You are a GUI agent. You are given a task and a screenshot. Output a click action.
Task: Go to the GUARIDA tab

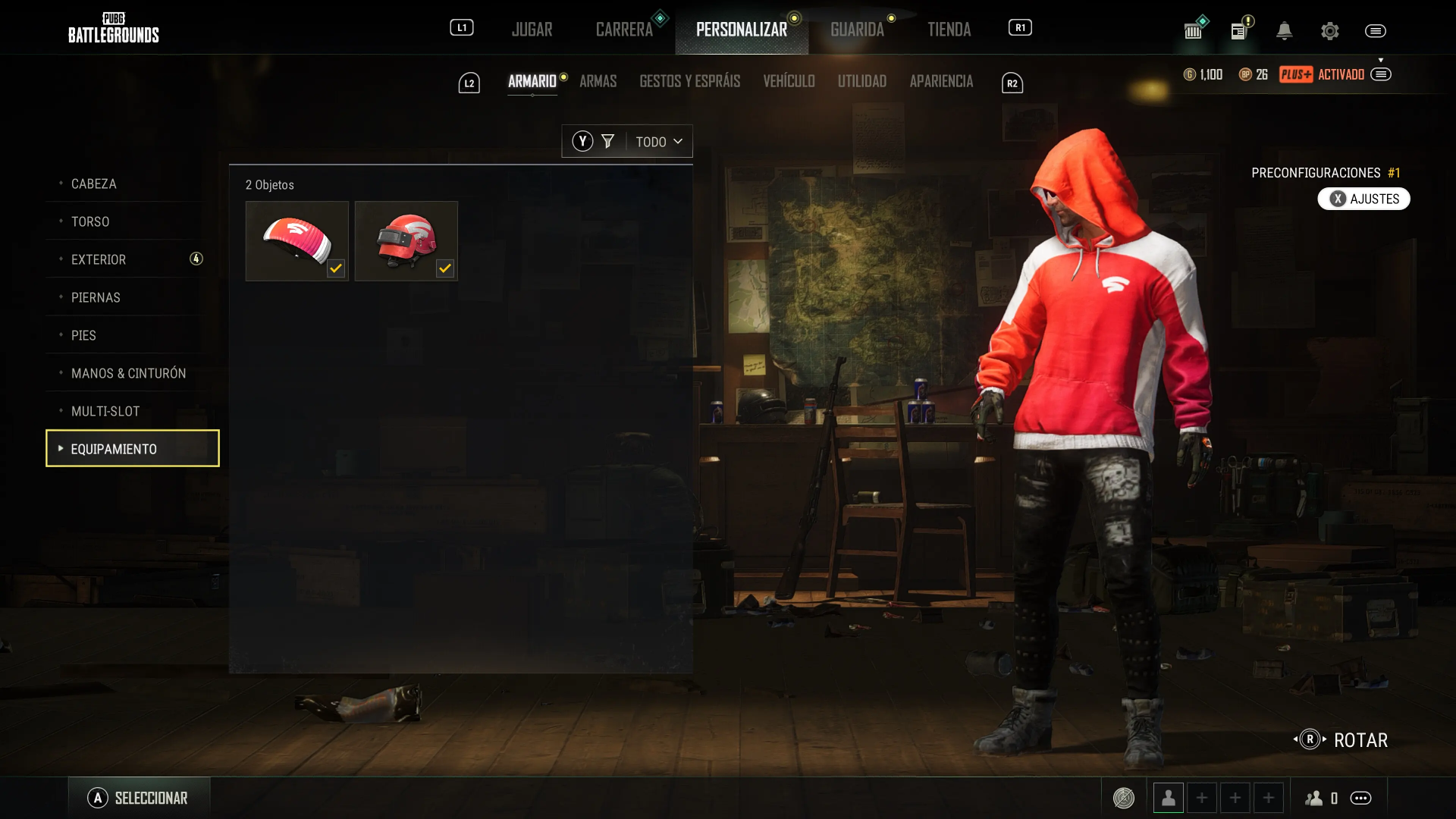click(857, 30)
